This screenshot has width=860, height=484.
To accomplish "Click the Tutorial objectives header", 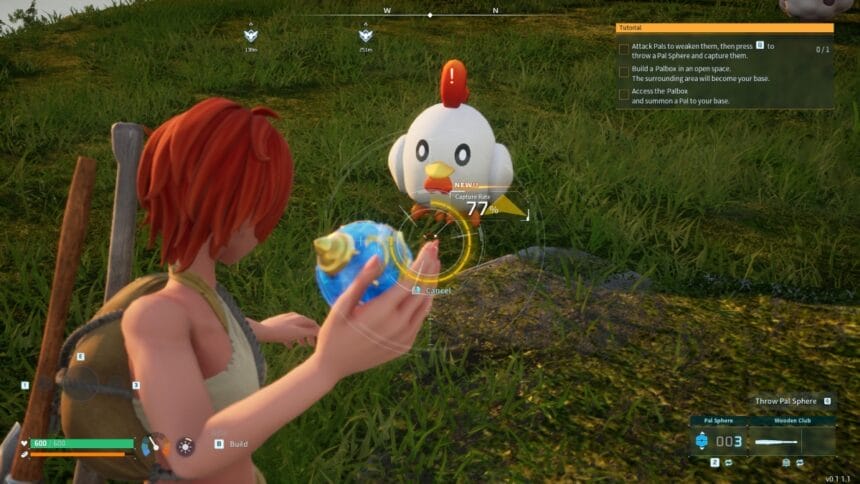I will pyautogui.click(x=725, y=28).
